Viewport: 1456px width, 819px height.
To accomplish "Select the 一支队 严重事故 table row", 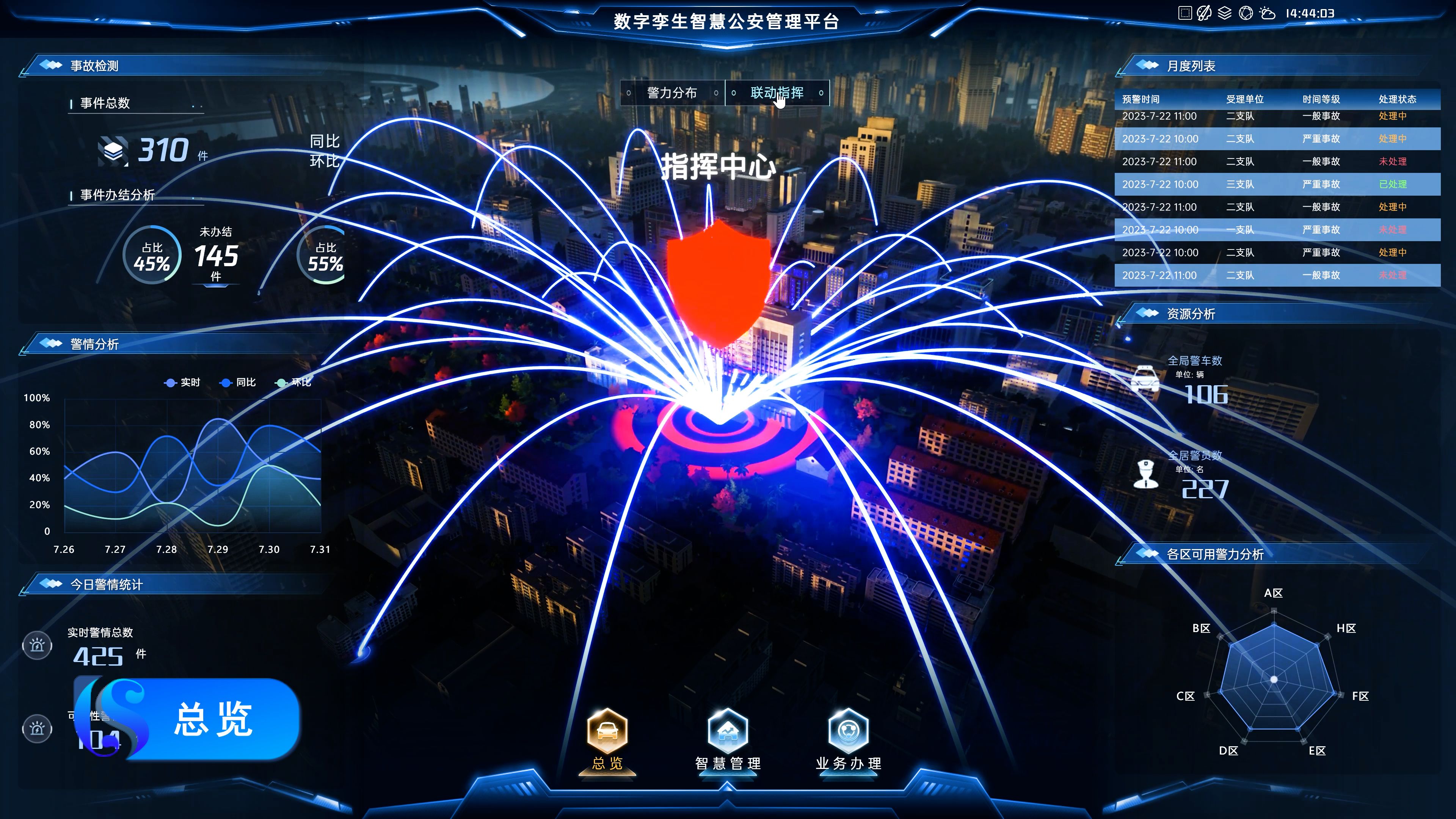I will [1277, 230].
